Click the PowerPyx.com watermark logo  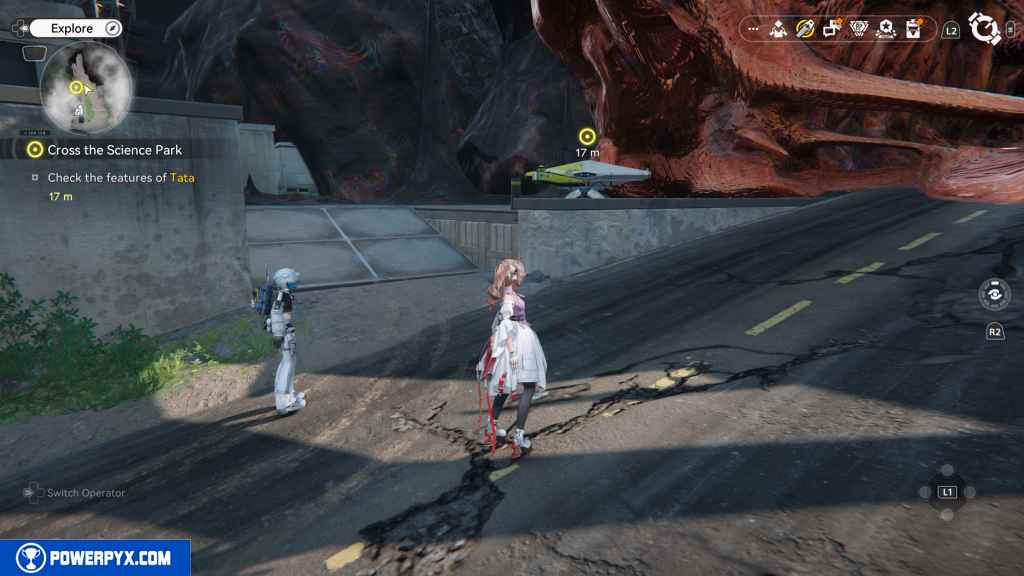coord(95,558)
